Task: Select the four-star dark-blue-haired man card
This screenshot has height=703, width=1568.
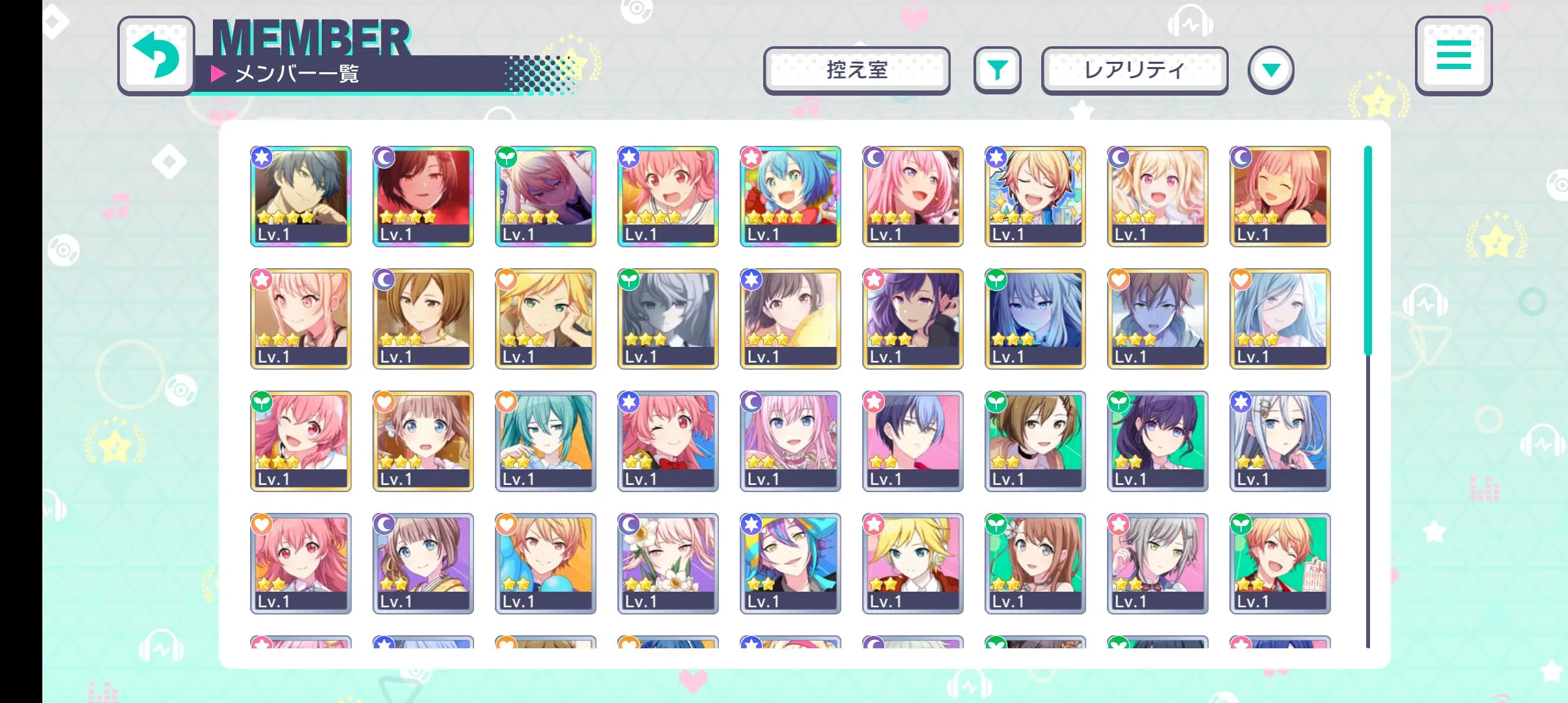Action: [x=301, y=197]
